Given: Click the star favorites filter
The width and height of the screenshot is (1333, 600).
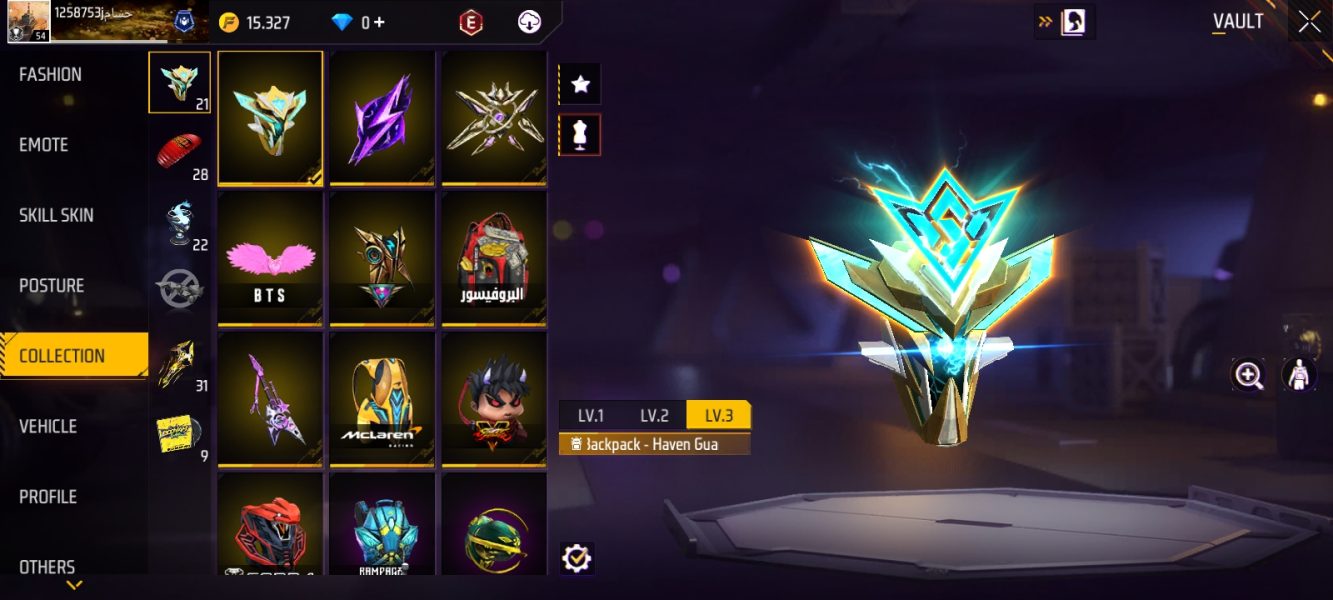Looking at the screenshot, I should 580,85.
